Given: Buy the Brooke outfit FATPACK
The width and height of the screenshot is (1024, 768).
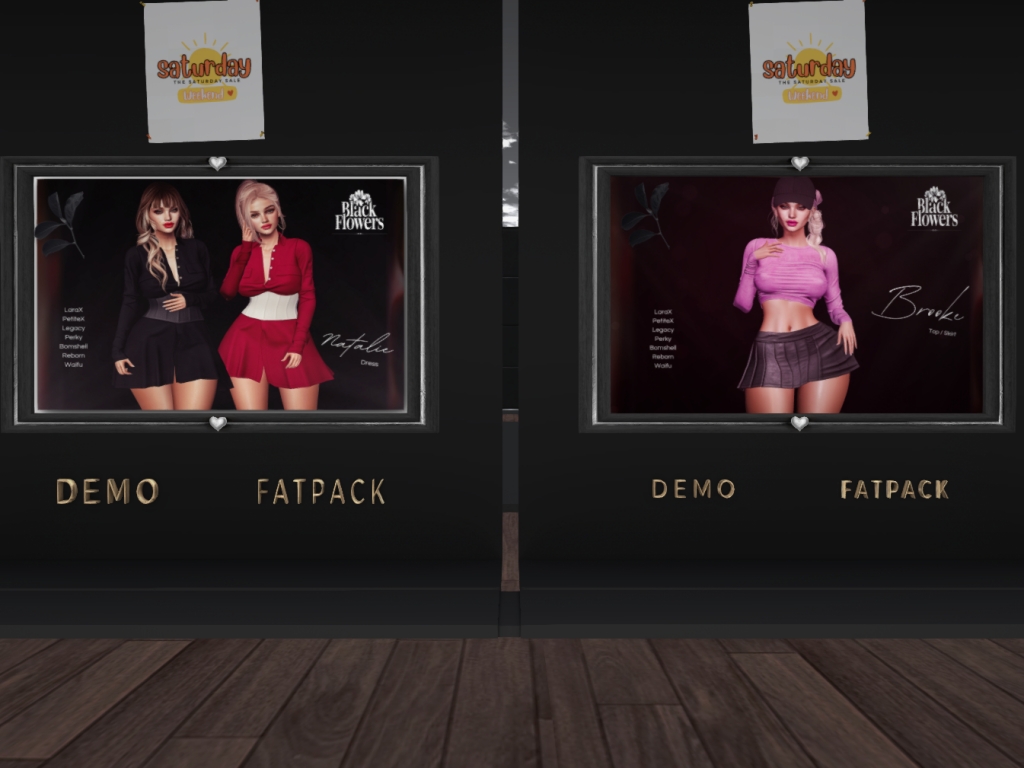Looking at the screenshot, I should [x=894, y=489].
